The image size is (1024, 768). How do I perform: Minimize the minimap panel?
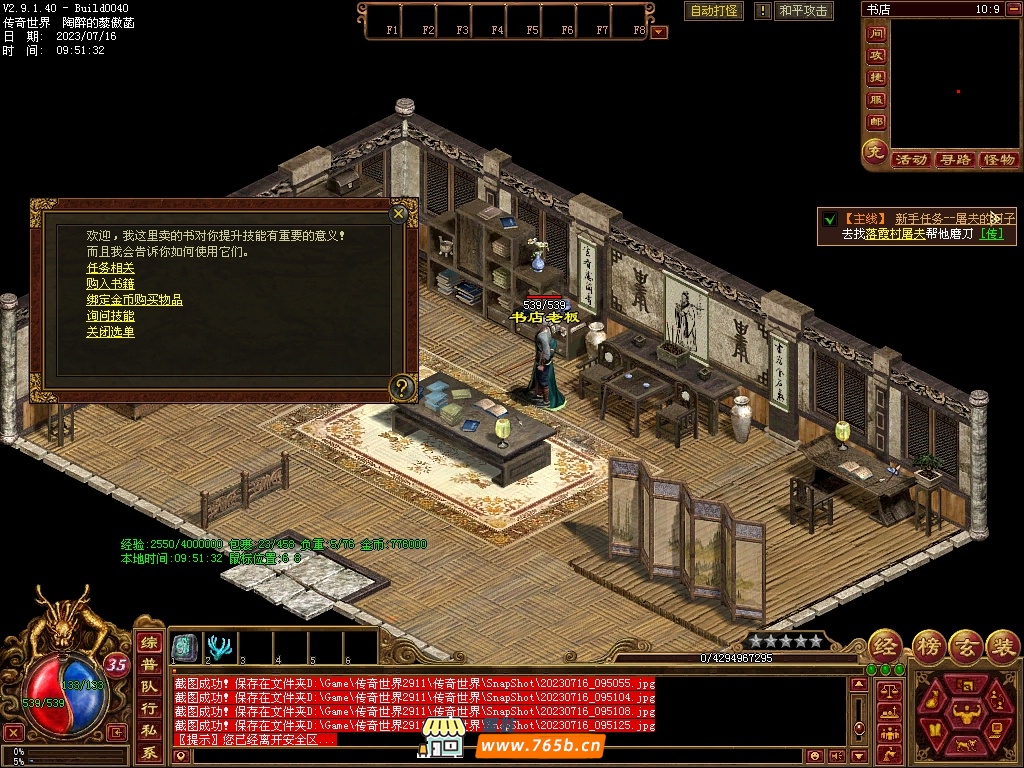click(1014, 9)
